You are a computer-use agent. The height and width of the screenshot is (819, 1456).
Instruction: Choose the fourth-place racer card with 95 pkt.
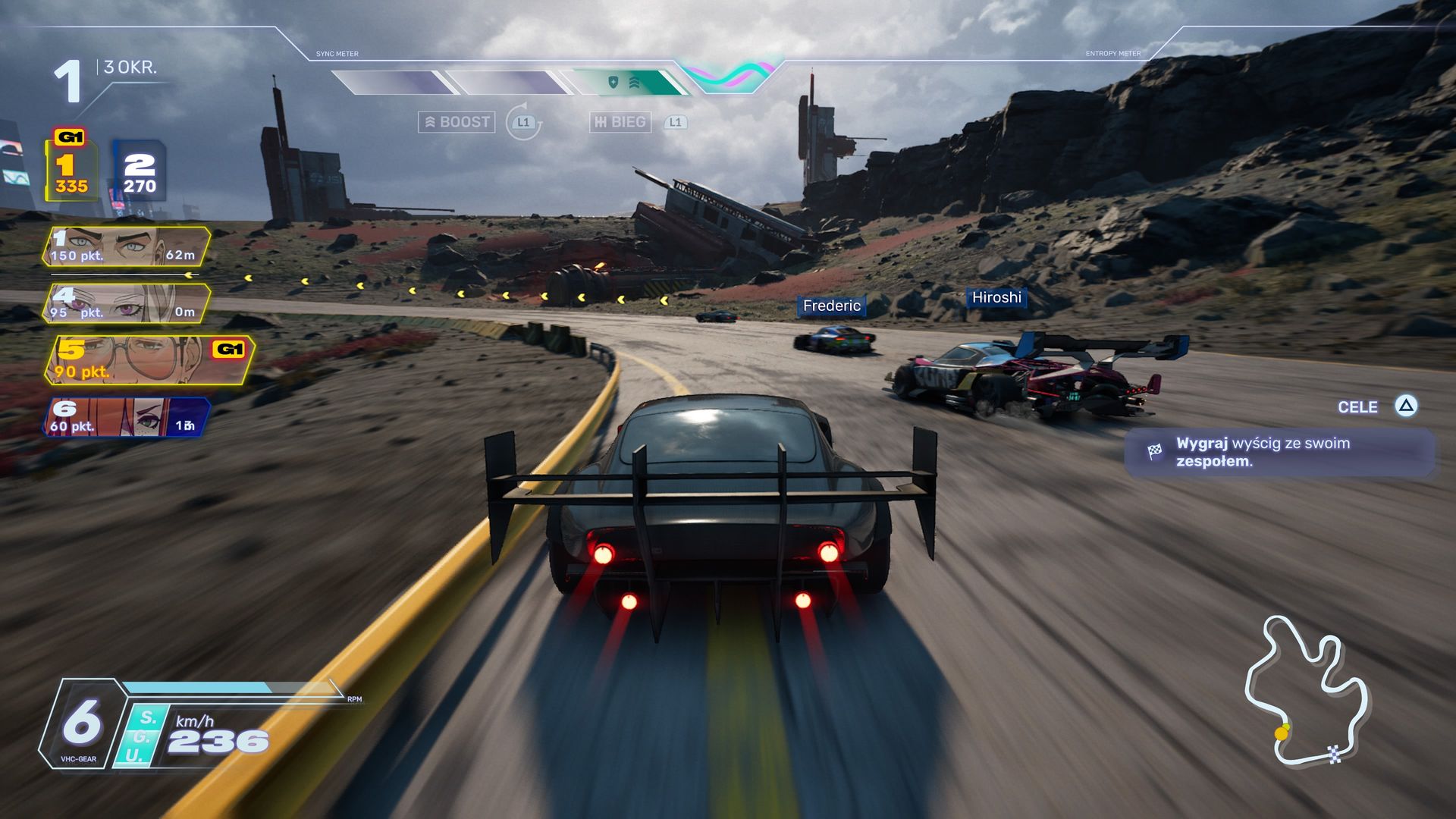pos(125,303)
